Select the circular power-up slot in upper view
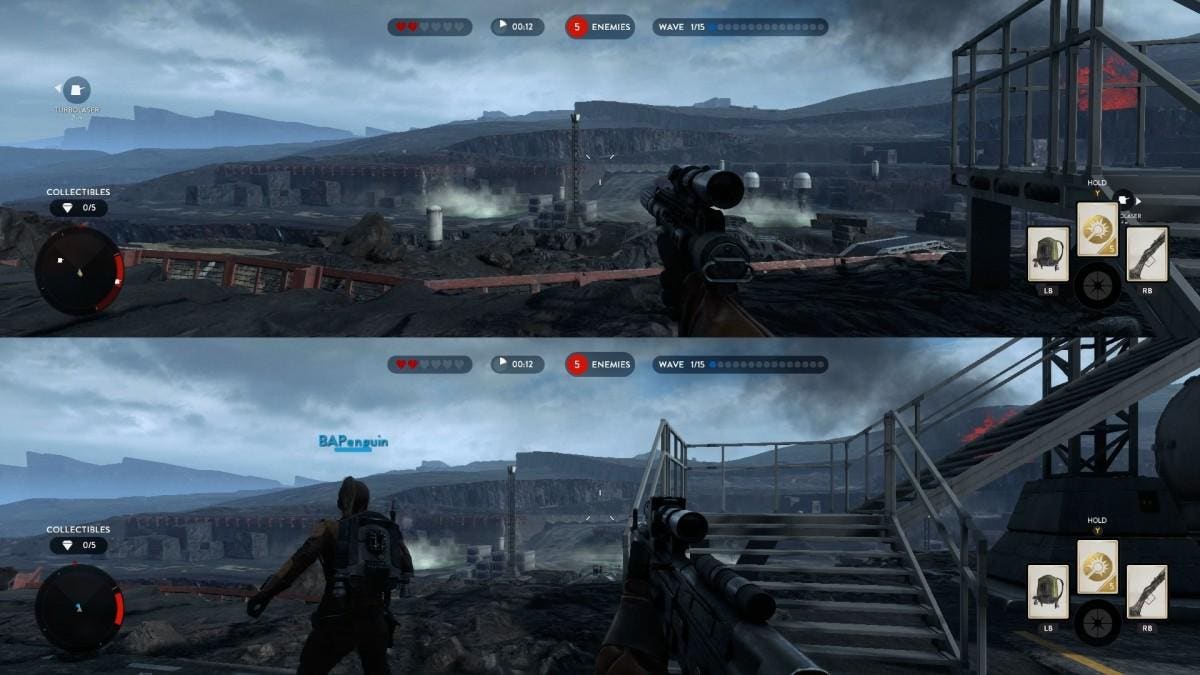 [x=1097, y=286]
